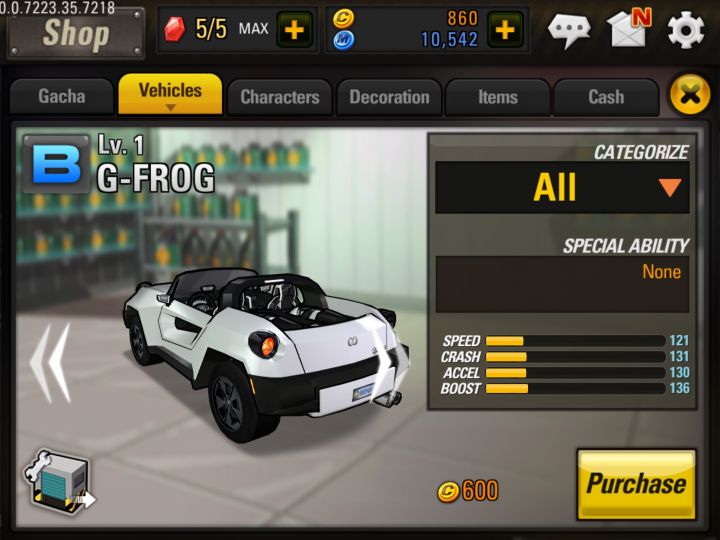Add more red gems with plus button

pyautogui.click(x=294, y=29)
